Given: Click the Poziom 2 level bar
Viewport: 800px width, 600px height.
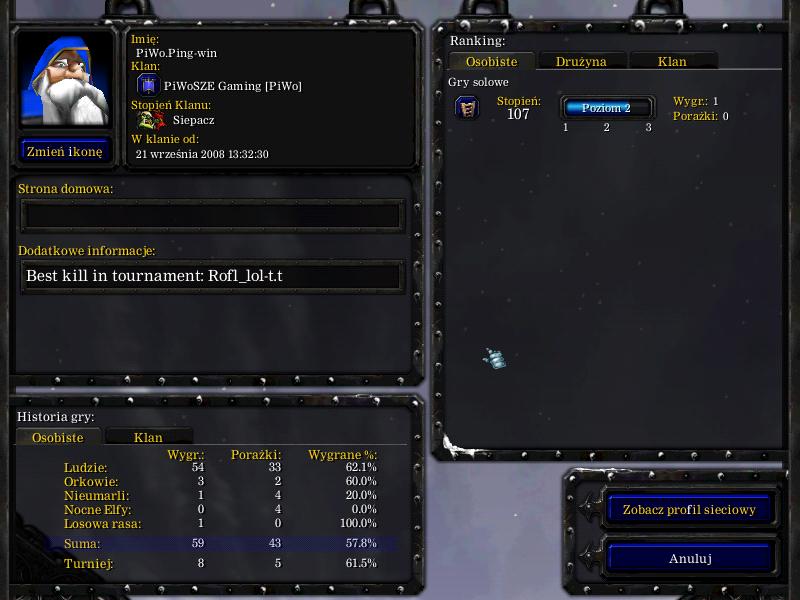Looking at the screenshot, I should click(607, 108).
